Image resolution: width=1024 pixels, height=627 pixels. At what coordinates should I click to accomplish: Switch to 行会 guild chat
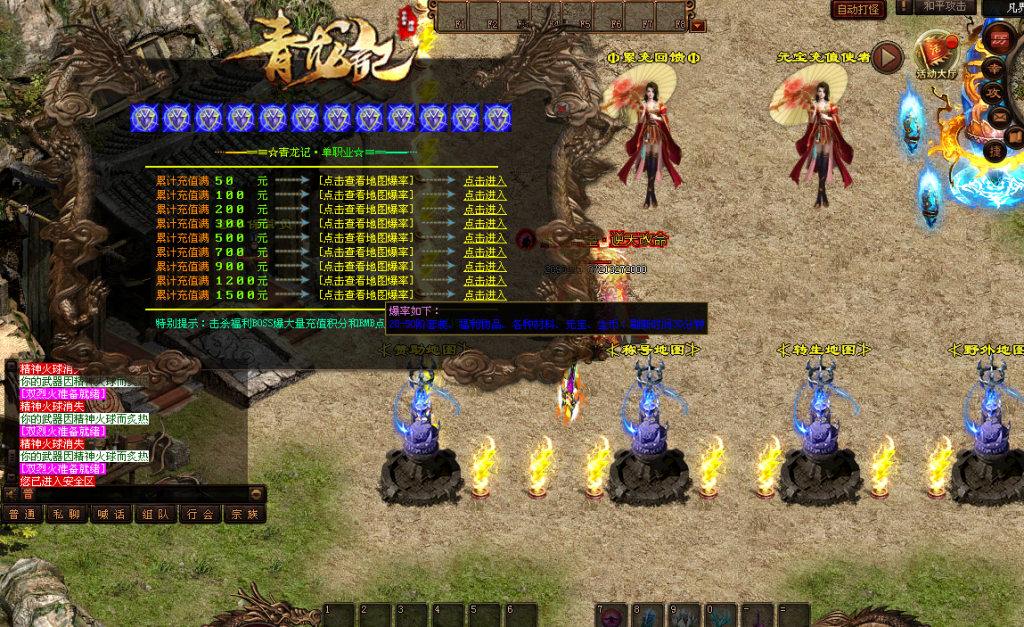point(201,514)
